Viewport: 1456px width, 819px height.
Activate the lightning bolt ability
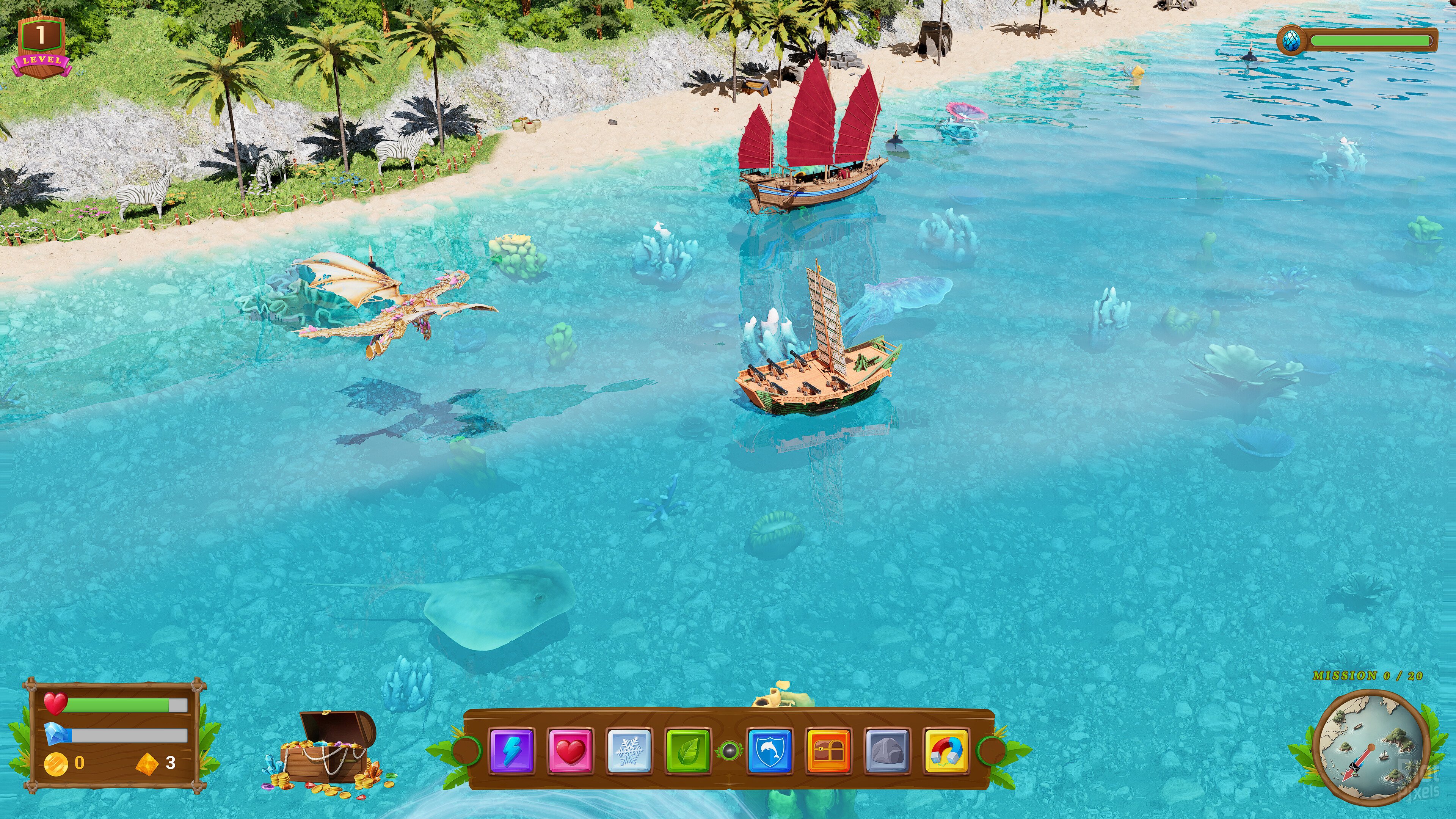[511, 751]
